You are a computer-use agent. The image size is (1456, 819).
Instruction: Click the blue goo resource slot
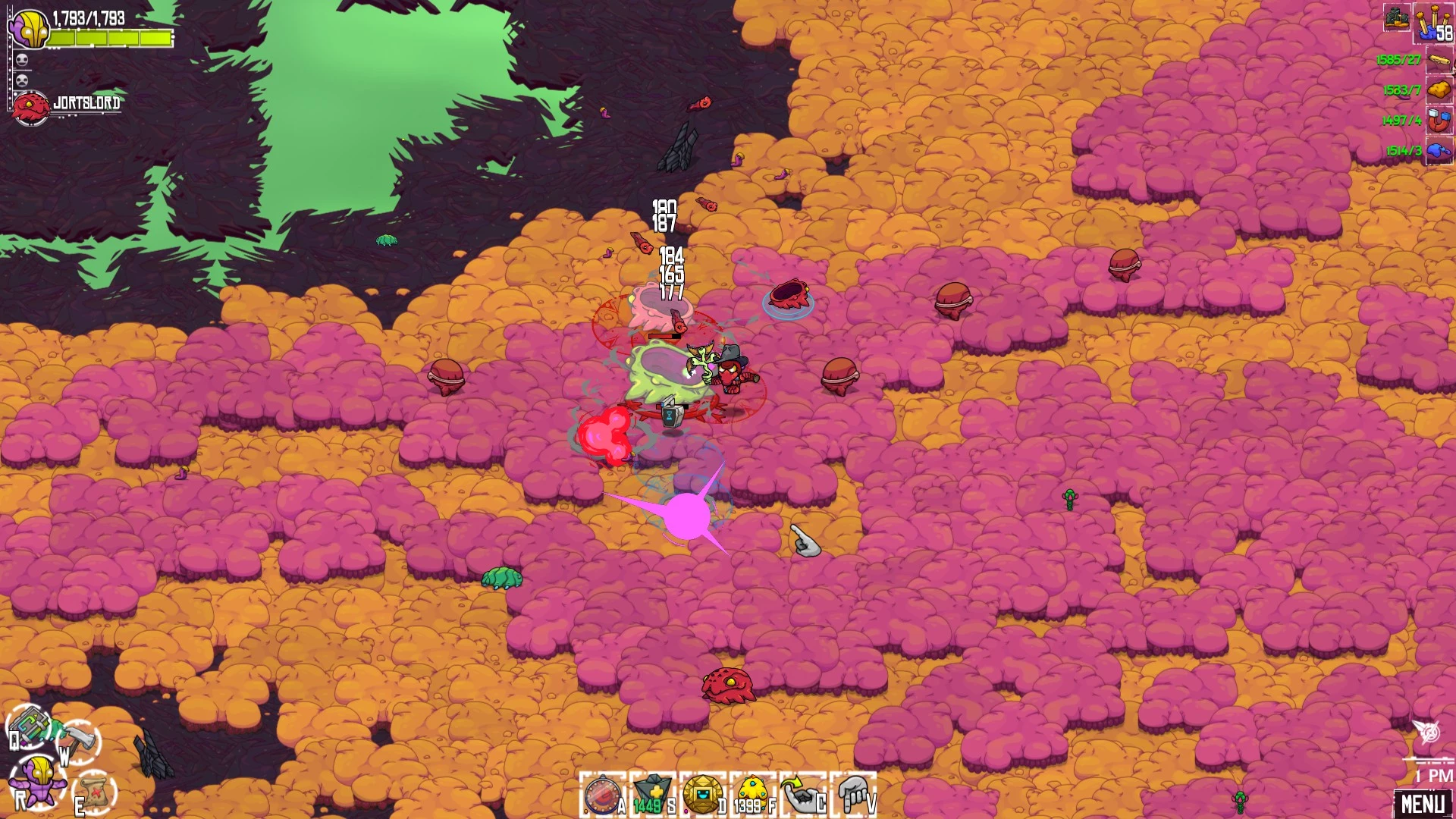(x=1439, y=151)
